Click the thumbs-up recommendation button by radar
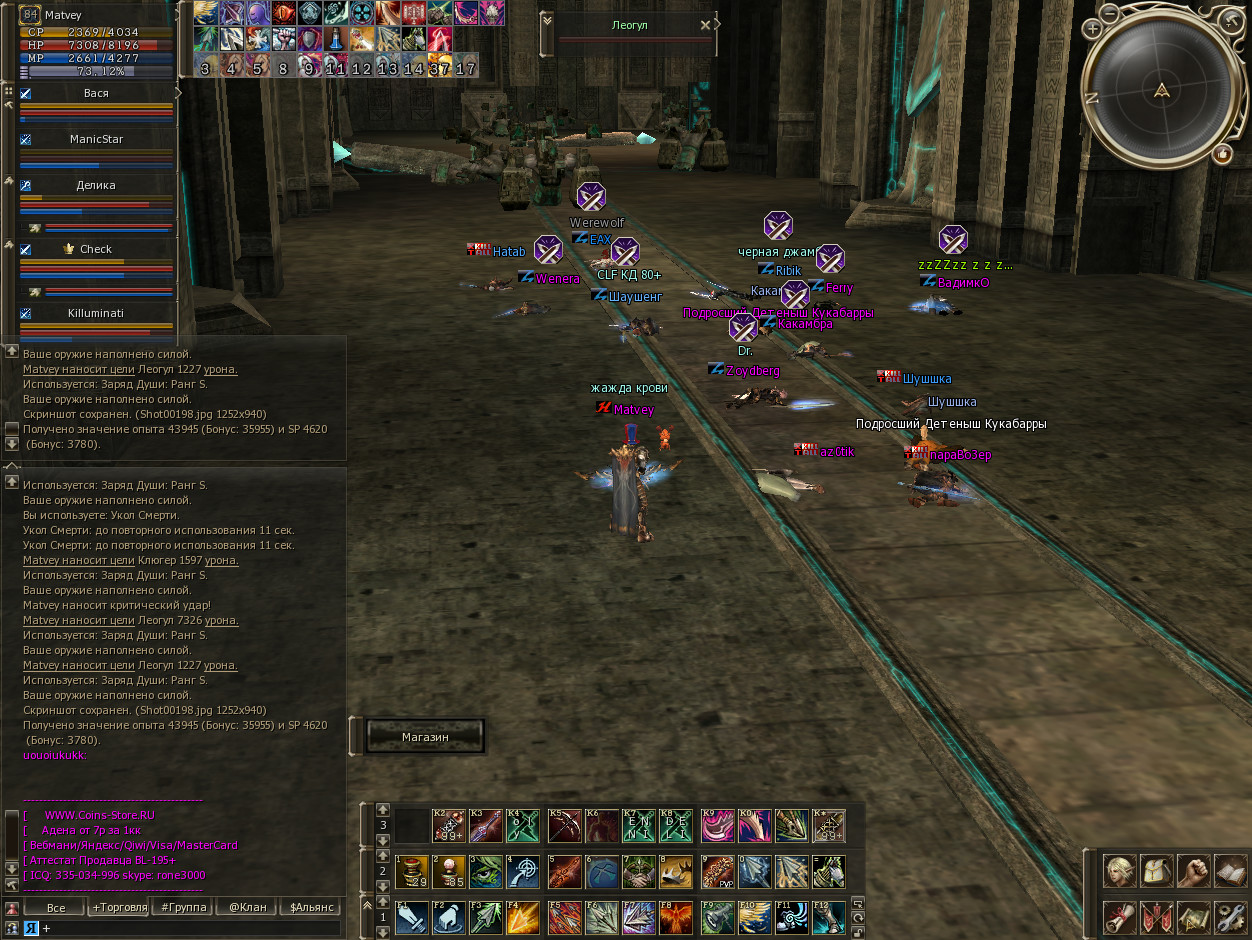 click(x=1222, y=154)
